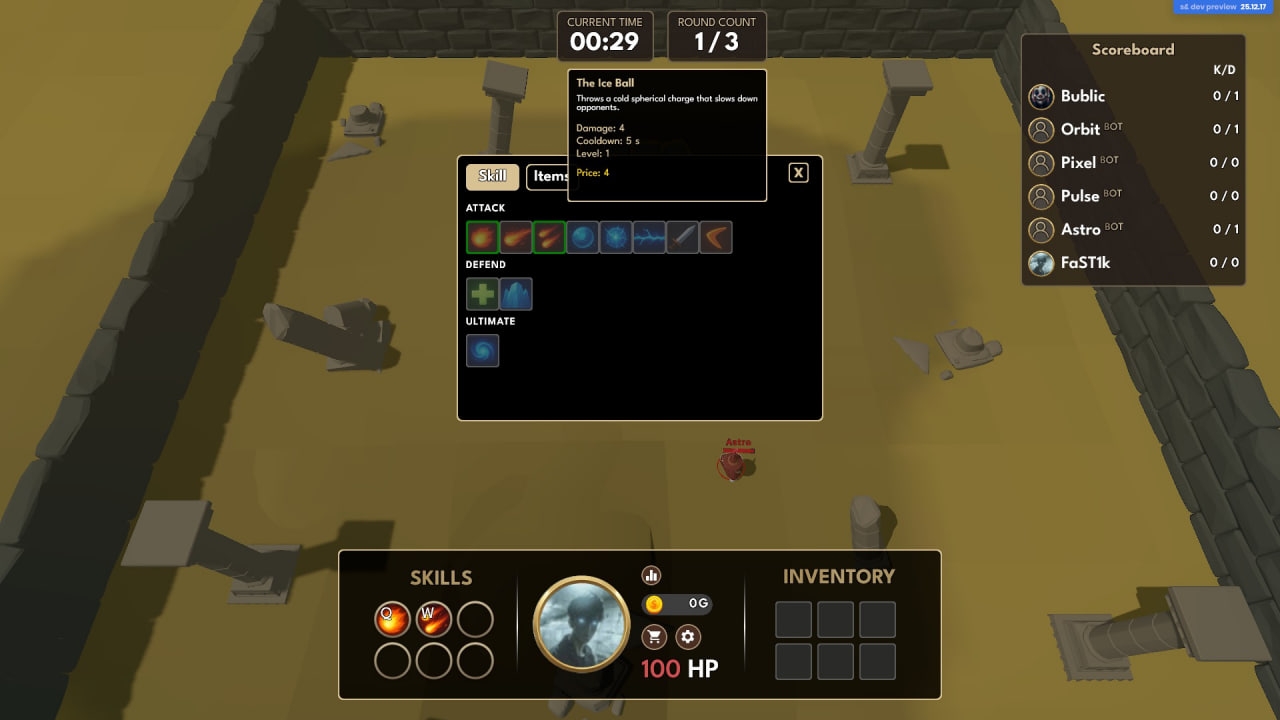The width and height of the screenshot is (1280, 720).
Task: Select the sword attack skill
Action: pos(683,238)
